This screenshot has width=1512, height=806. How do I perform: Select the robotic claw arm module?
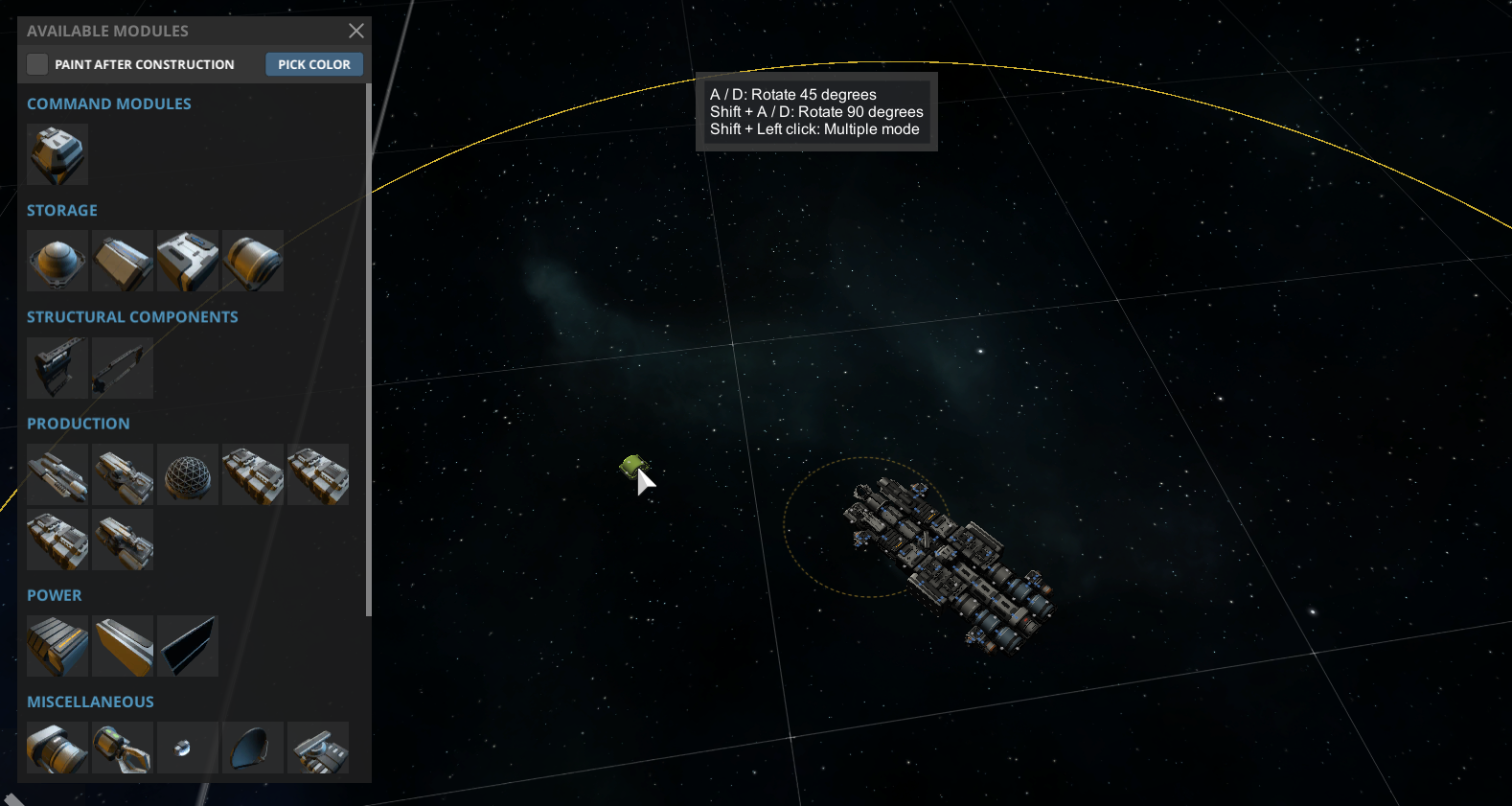tap(123, 748)
